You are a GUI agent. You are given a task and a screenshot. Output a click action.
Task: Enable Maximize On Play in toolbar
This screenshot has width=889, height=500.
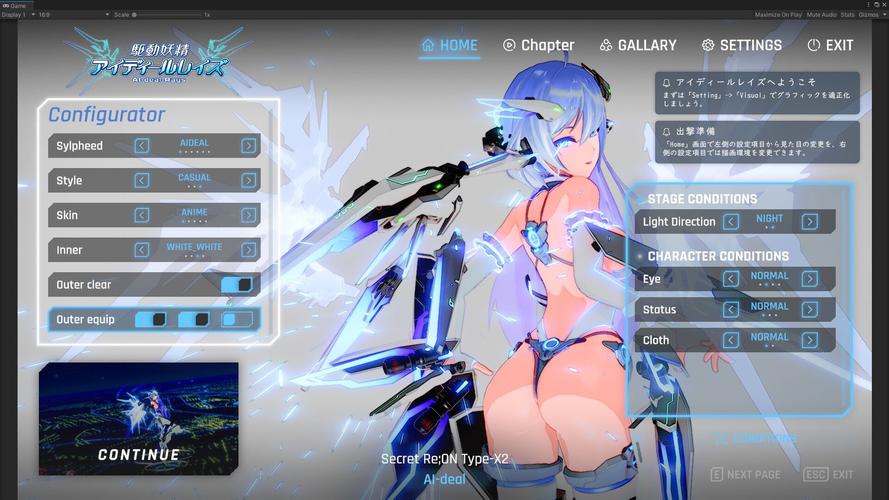tap(778, 15)
